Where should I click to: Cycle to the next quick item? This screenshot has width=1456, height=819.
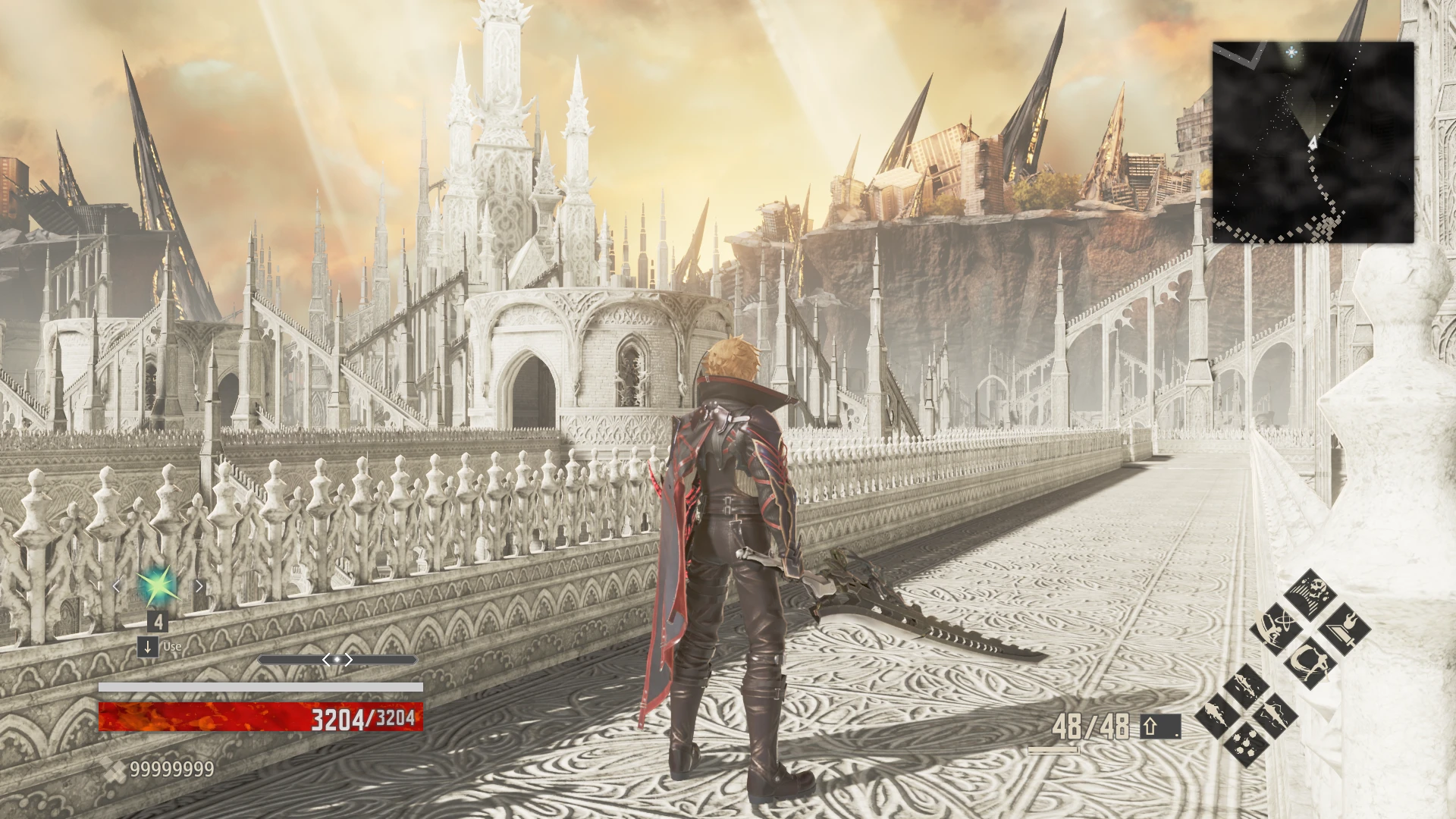click(199, 586)
